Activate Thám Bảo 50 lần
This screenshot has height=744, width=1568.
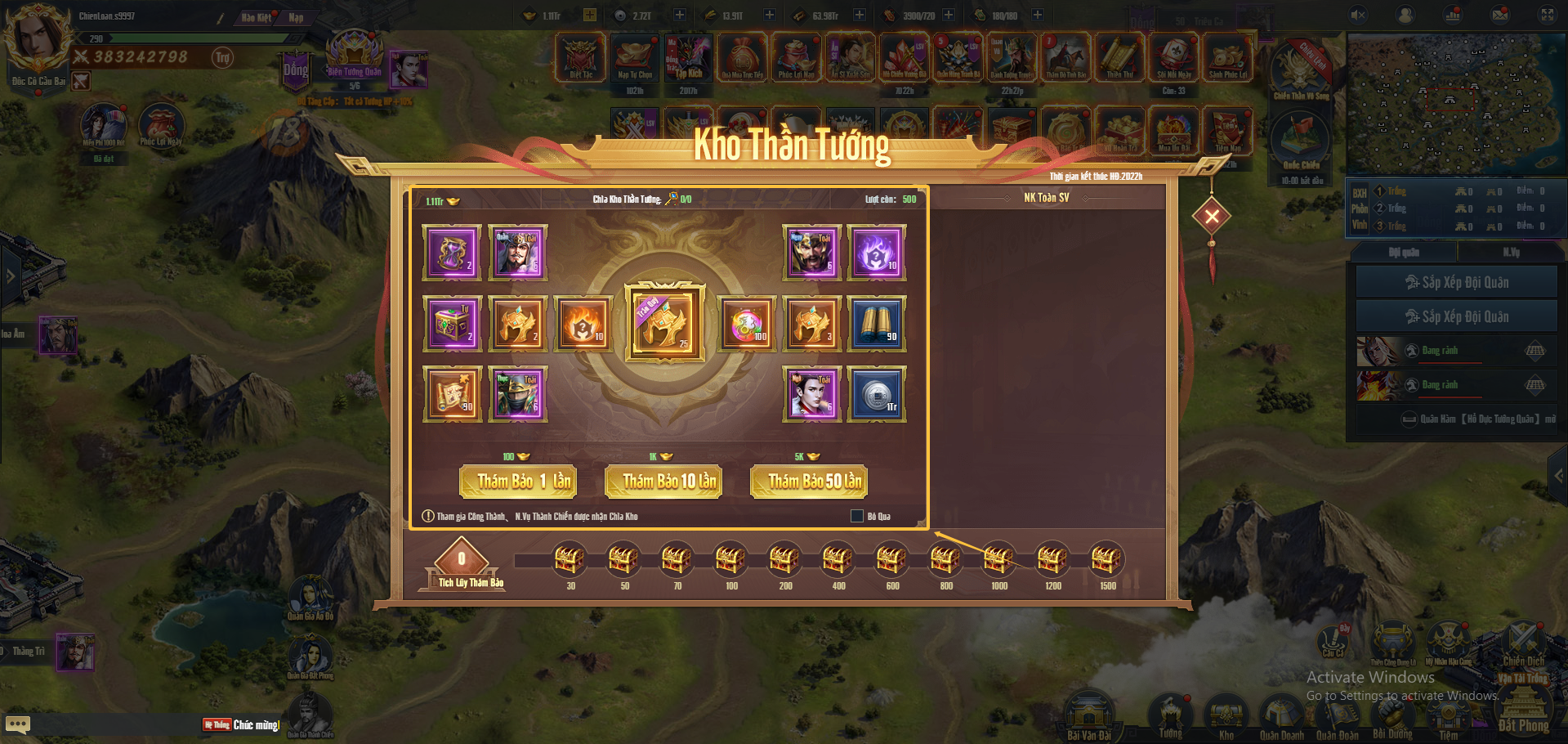809,482
